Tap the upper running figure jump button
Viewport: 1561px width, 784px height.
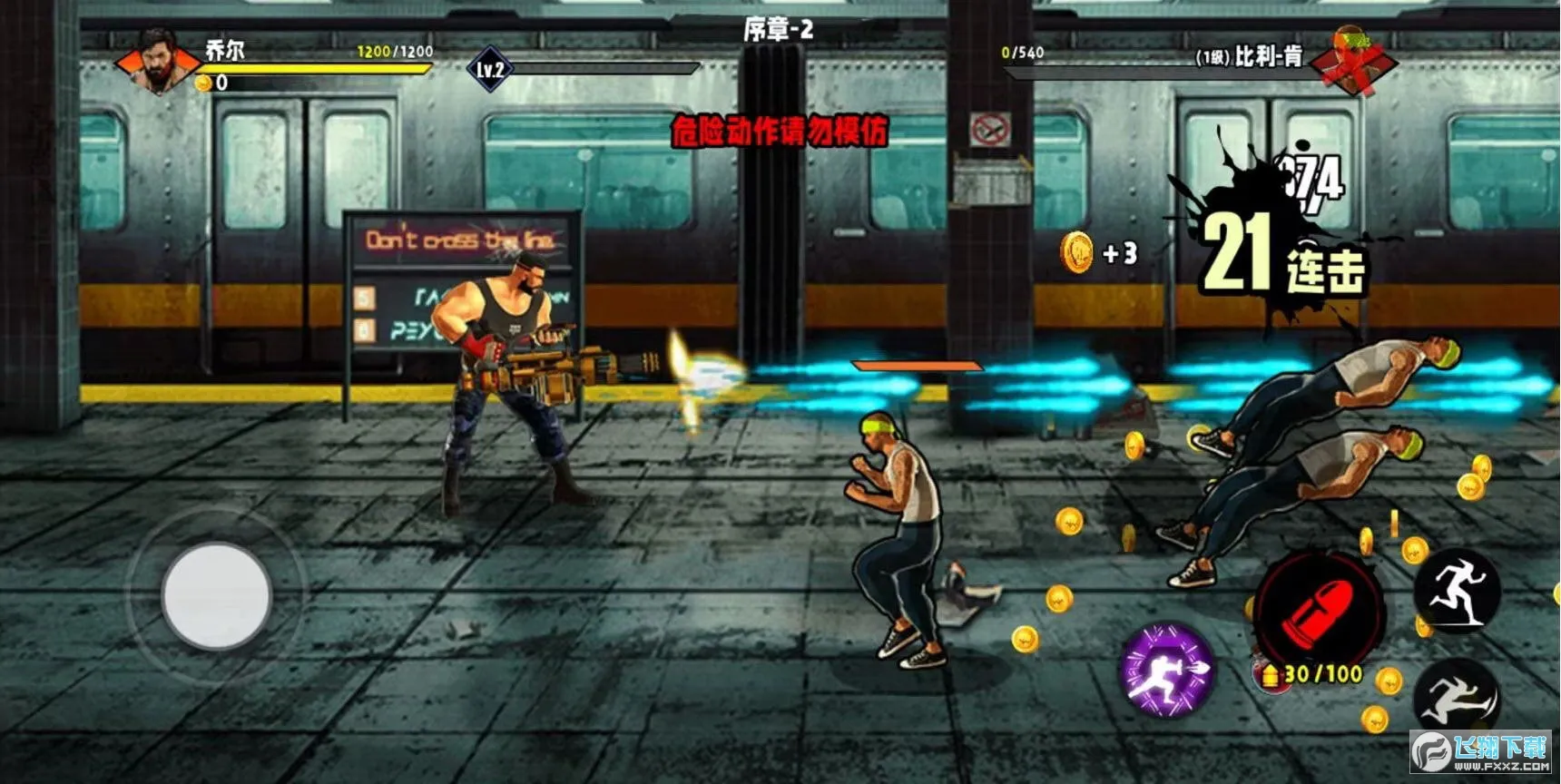1457,592
